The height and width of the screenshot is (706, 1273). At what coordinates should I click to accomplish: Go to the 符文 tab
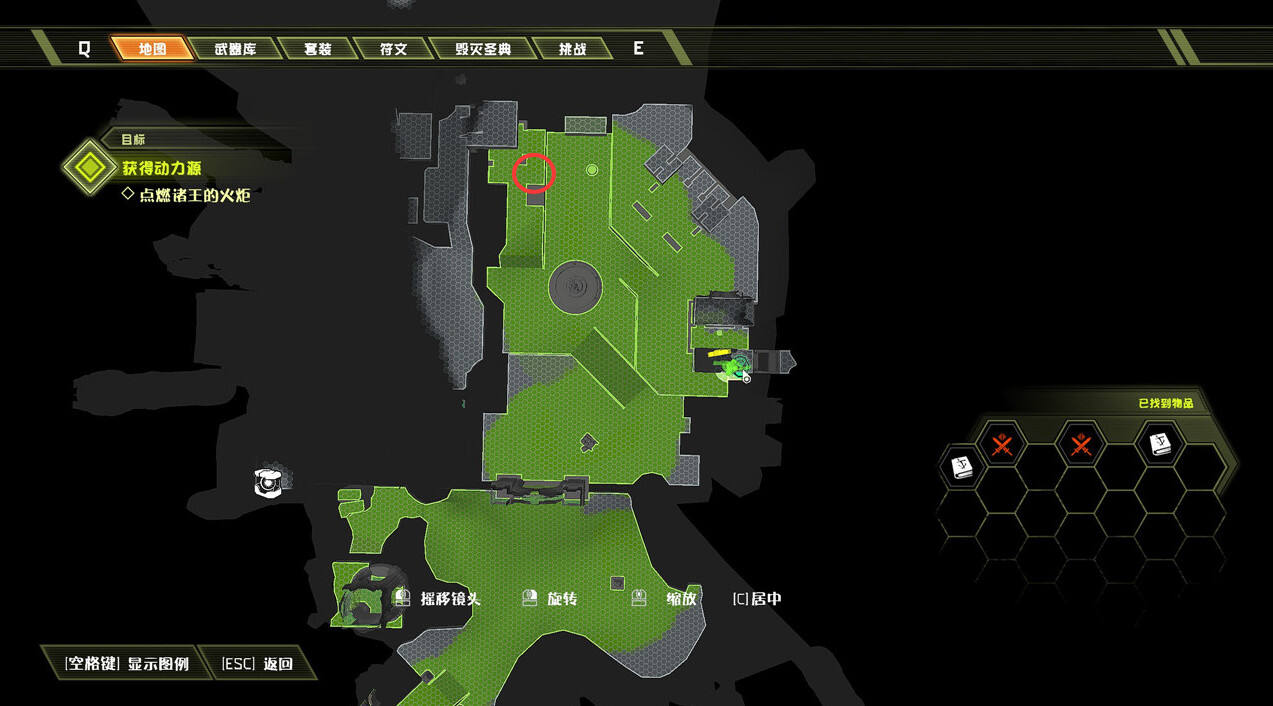pos(393,48)
